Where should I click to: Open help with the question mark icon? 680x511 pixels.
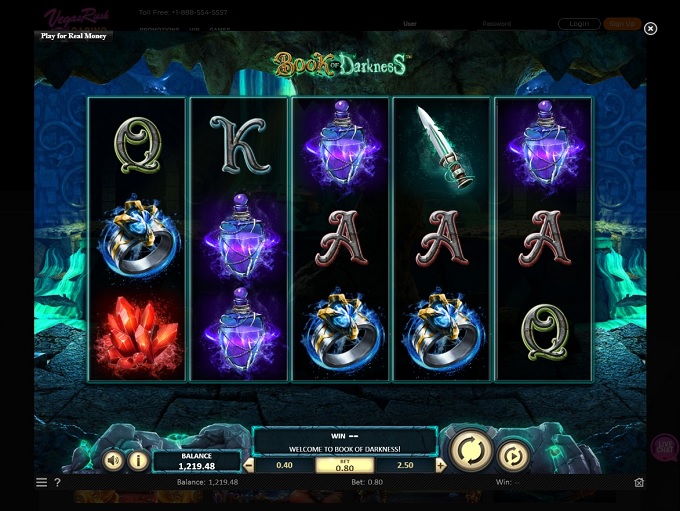coord(57,482)
